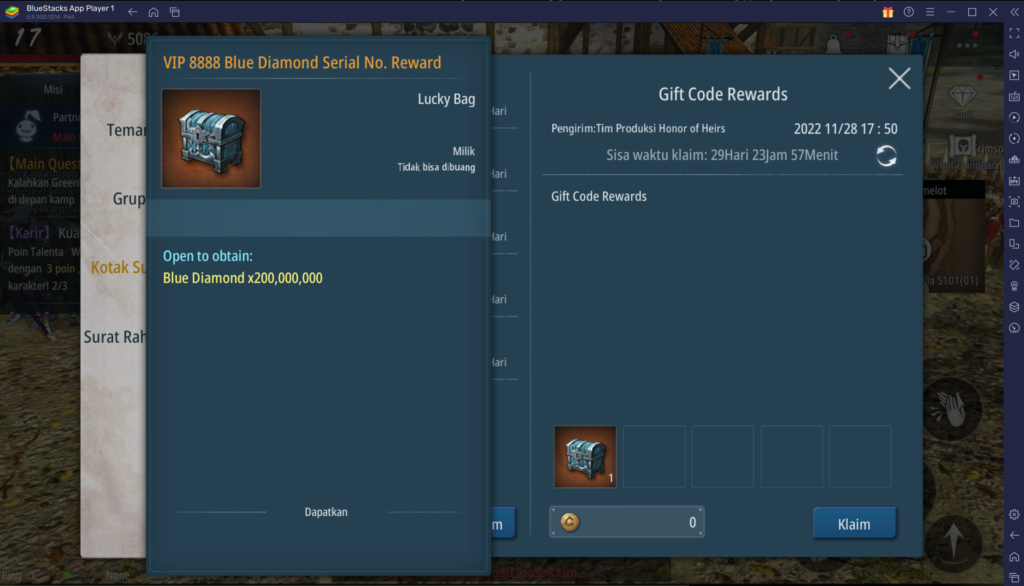This screenshot has height=586, width=1024.
Task: Refresh the claim time remaining
Action: tap(886, 155)
